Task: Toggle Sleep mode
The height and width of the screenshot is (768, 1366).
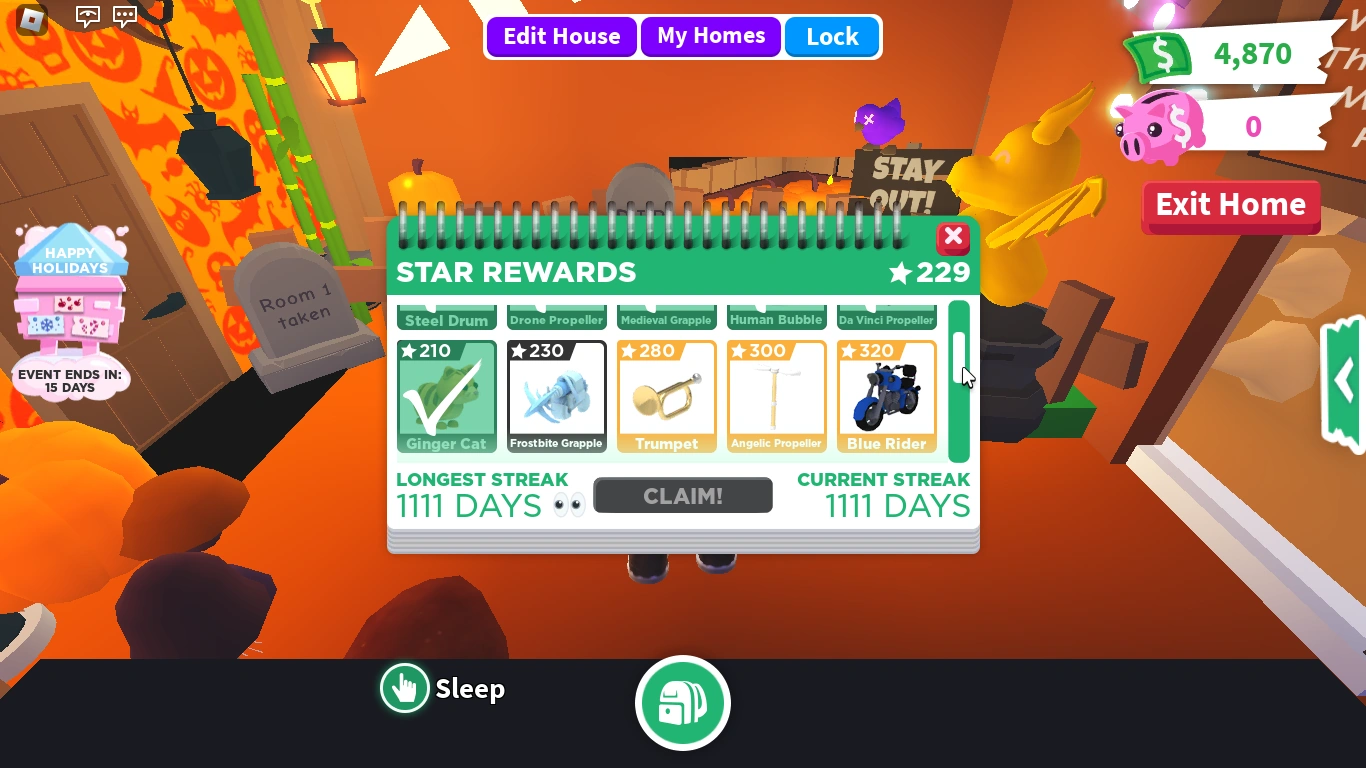Action: pos(443,688)
